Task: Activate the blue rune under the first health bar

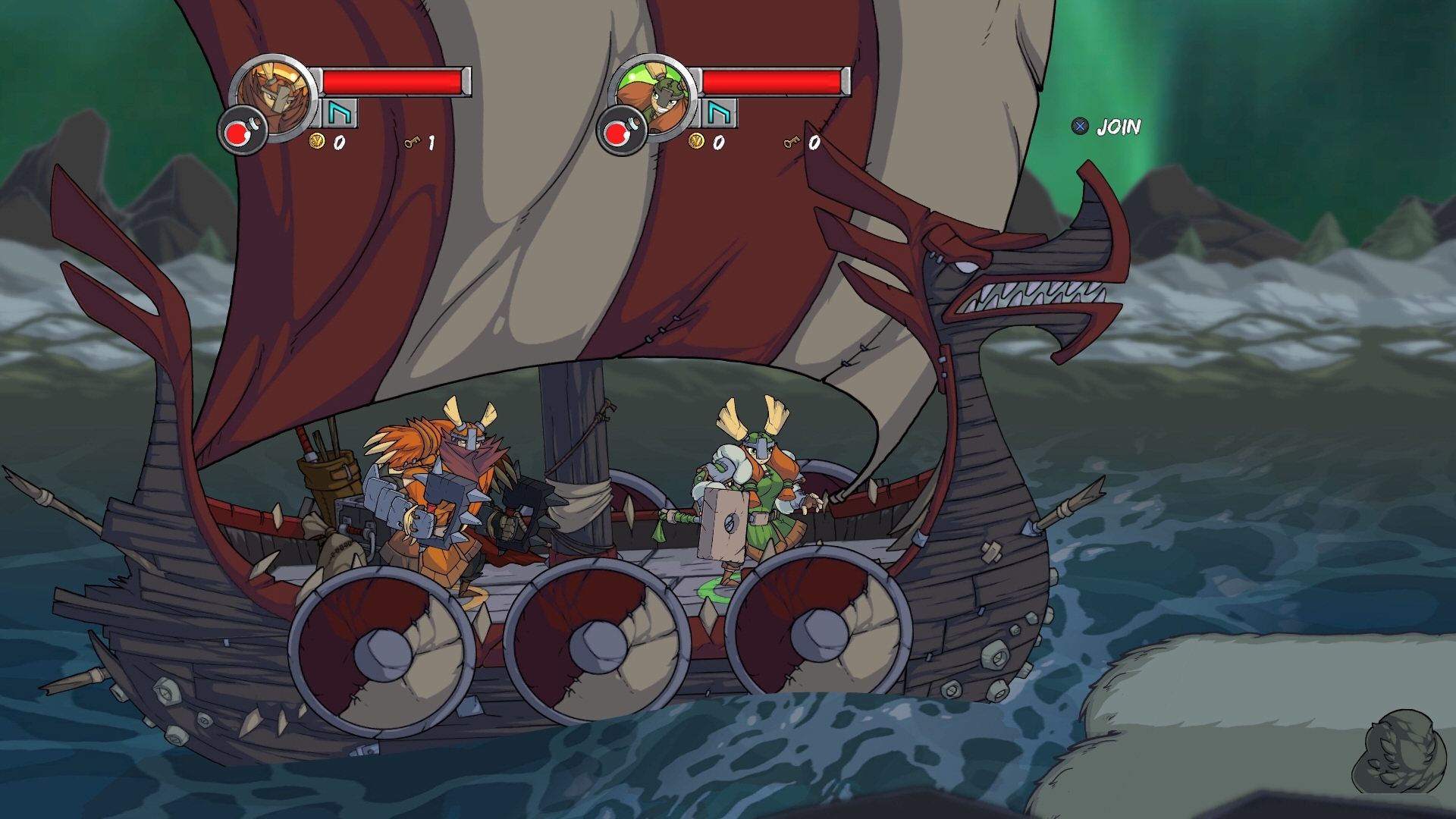Action: tap(339, 114)
